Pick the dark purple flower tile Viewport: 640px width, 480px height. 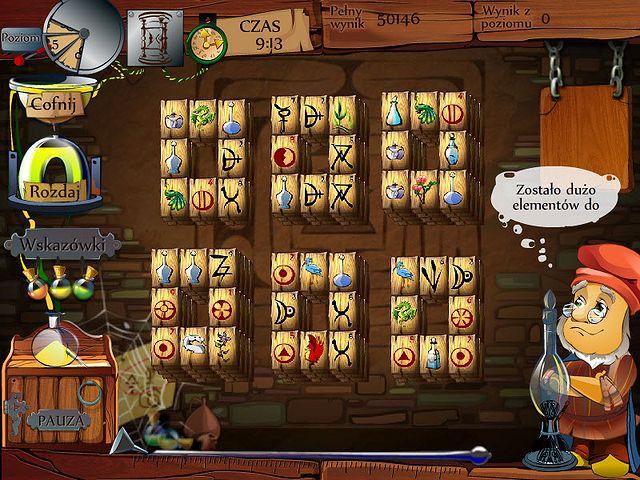tap(222, 345)
